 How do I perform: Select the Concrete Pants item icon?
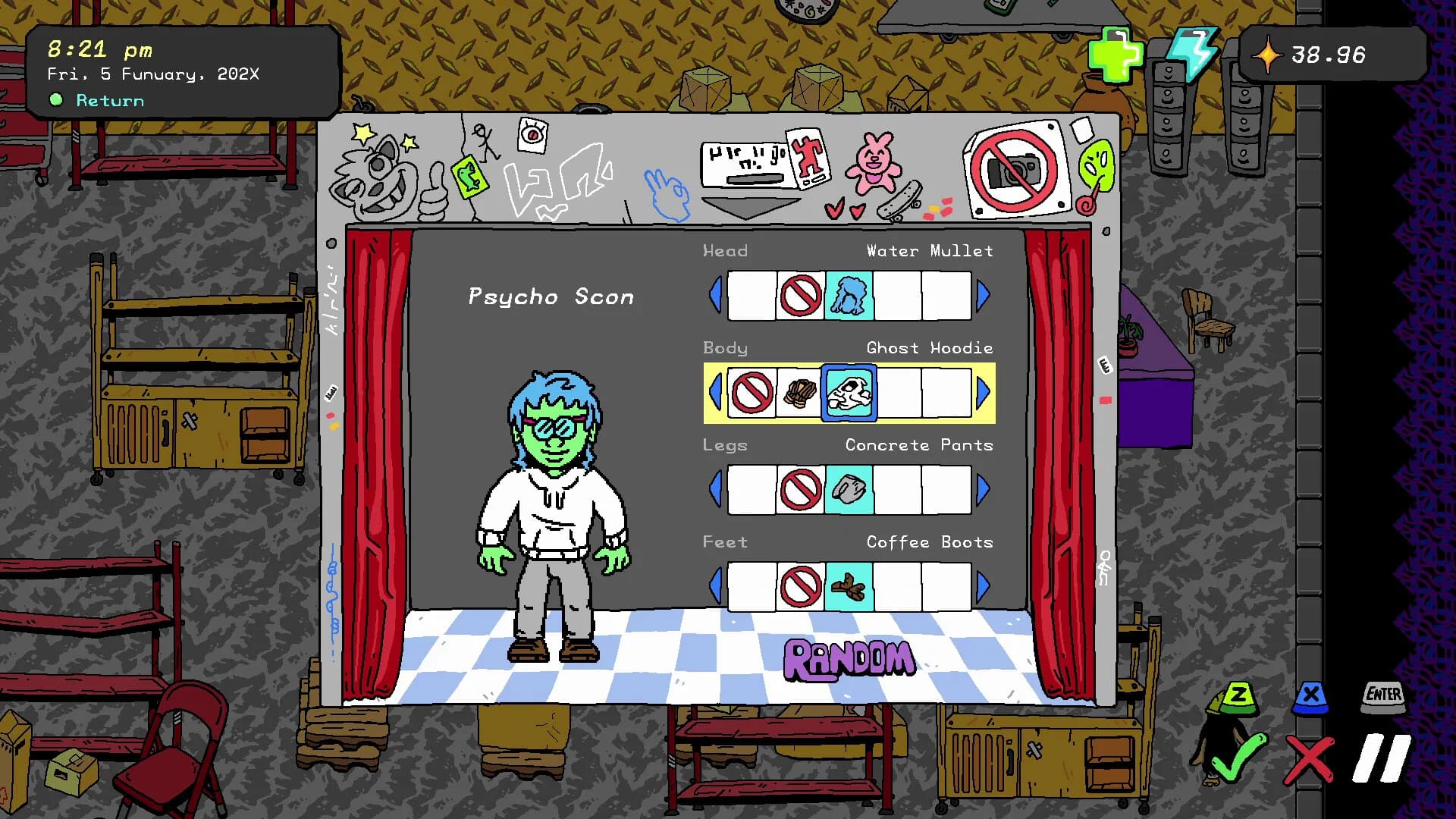tap(849, 489)
